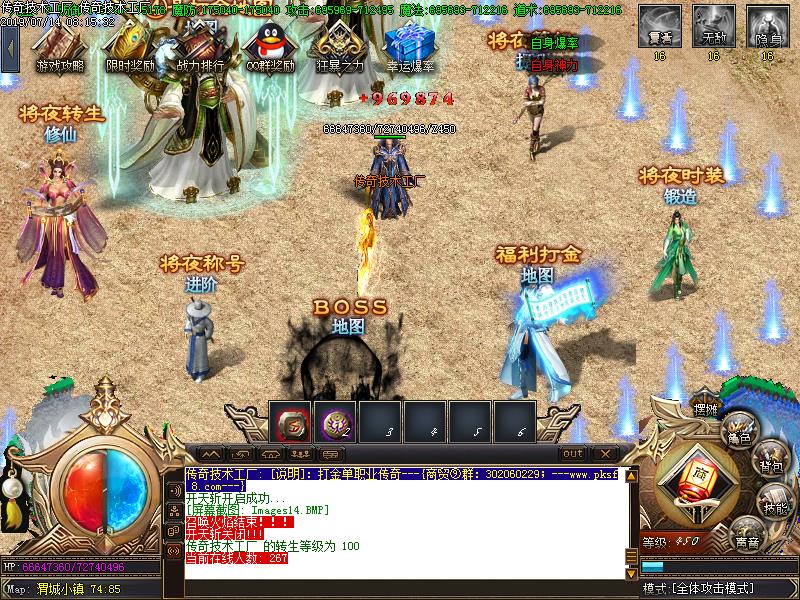Open the 角色 character panel
This screenshot has height=600, width=800.
coord(741,427)
